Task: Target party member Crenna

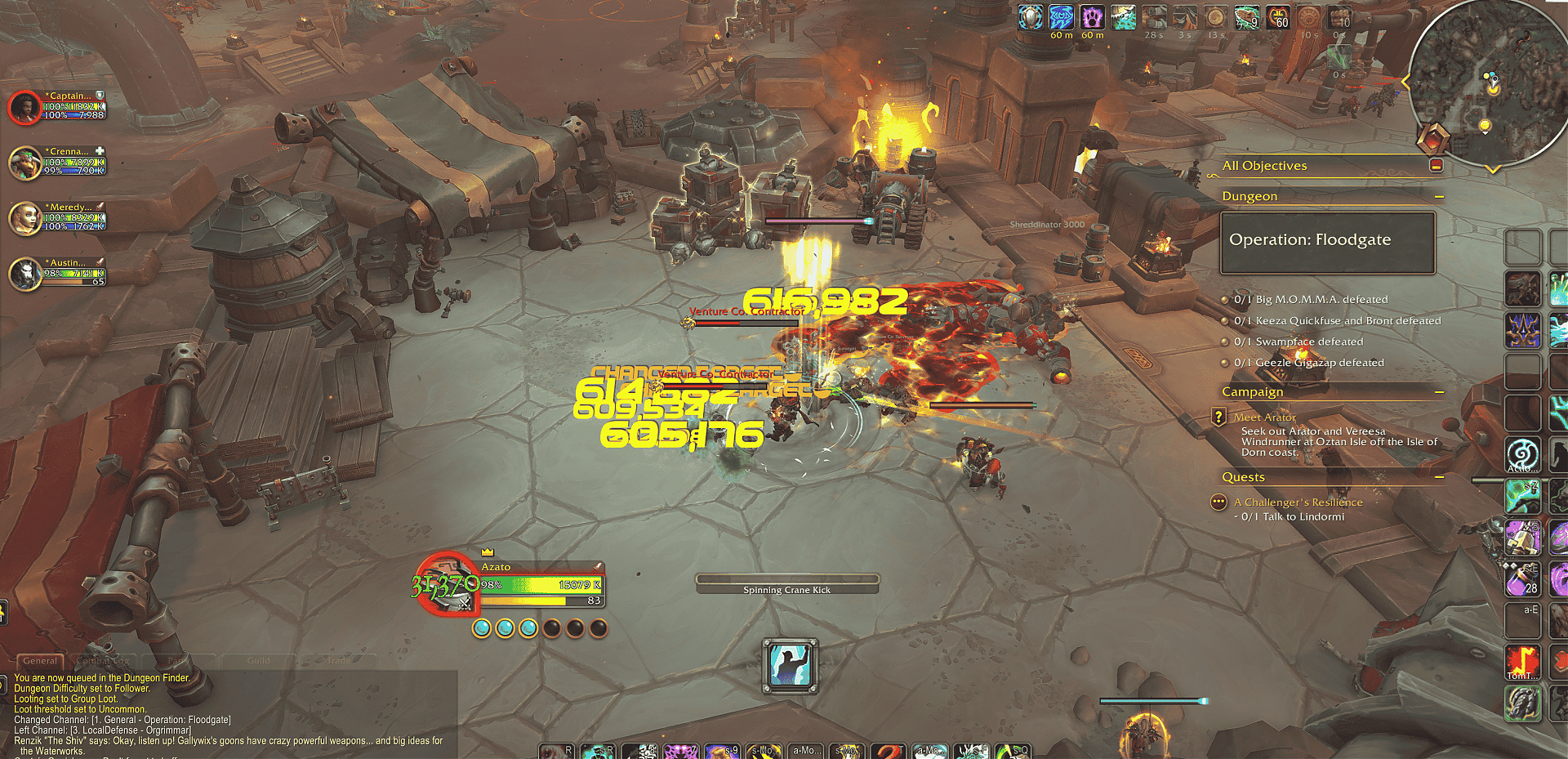Action: [26, 163]
